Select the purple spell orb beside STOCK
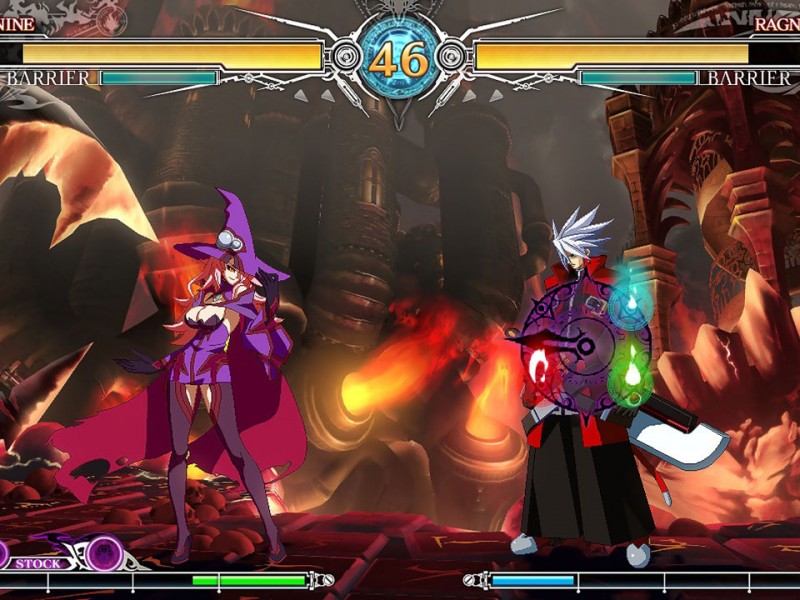Image resolution: width=800 pixels, height=600 pixels. pos(103,553)
